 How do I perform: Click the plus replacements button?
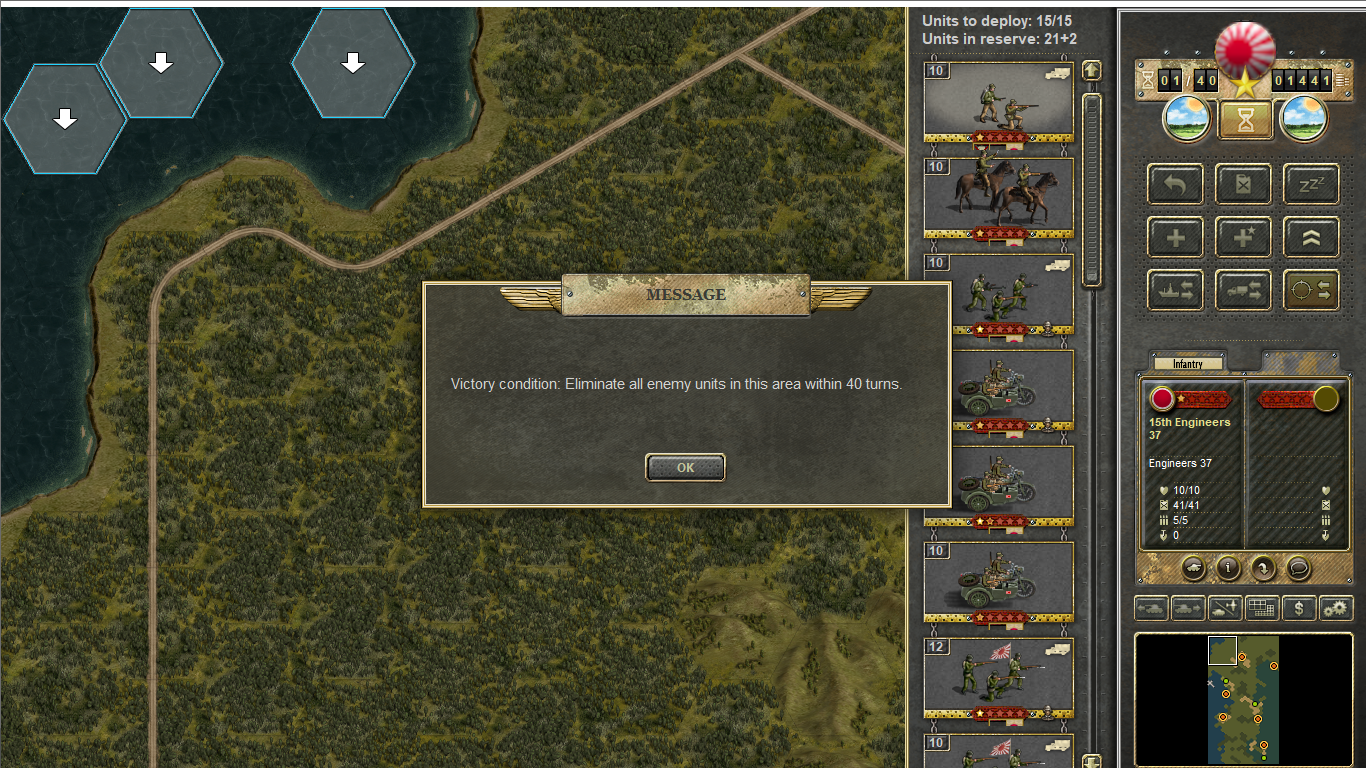[1175, 237]
